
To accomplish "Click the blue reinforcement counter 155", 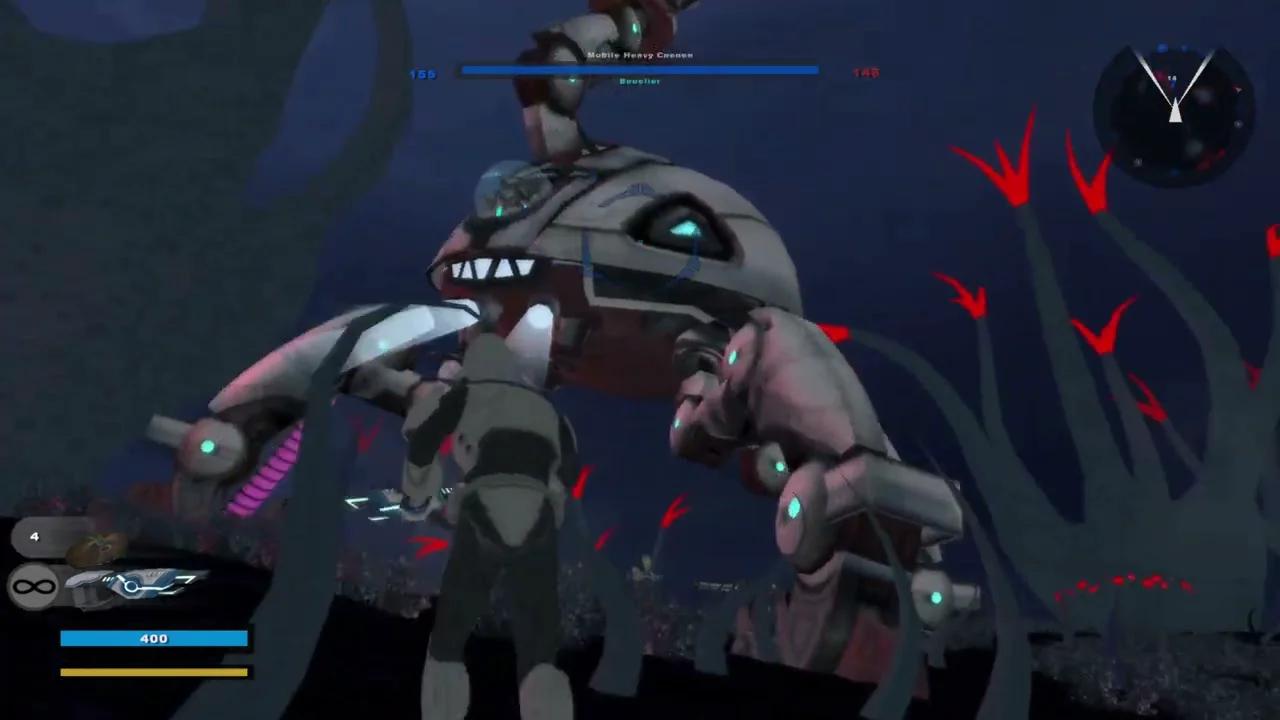I will (422, 73).
